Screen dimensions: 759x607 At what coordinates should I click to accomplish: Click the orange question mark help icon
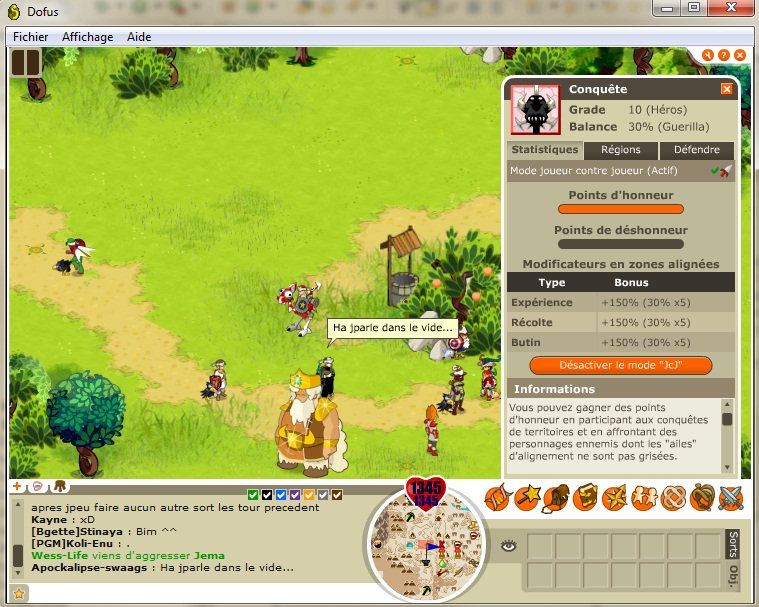click(x=723, y=55)
